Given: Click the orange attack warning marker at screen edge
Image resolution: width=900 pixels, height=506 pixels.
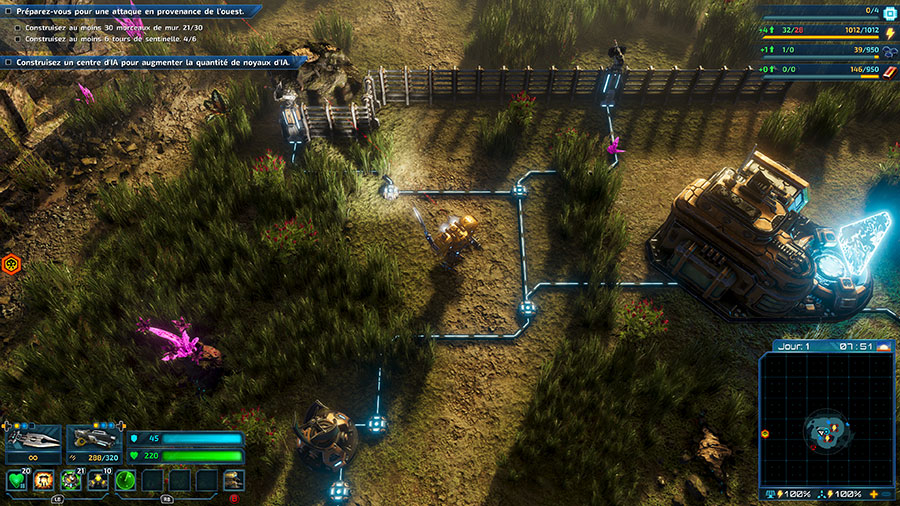Looking at the screenshot, I should click(x=12, y=264).
